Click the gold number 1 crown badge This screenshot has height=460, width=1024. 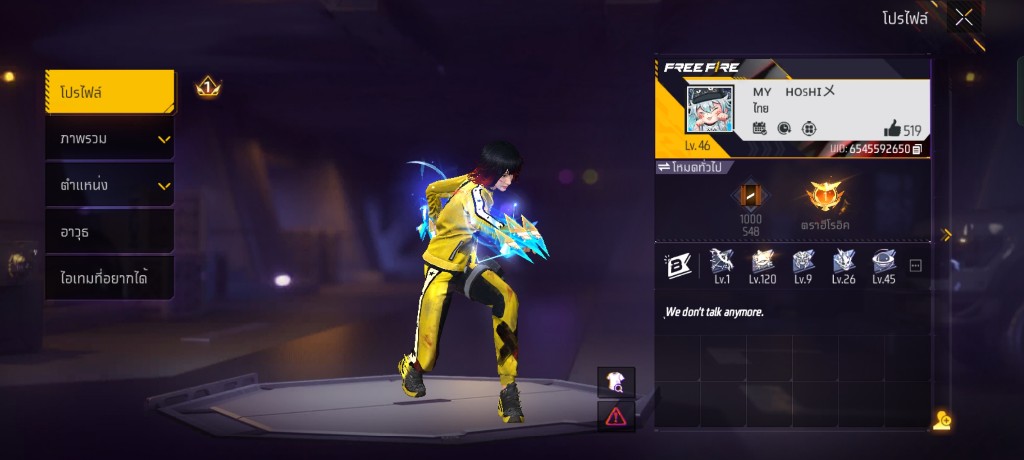[x=208, y=88]
